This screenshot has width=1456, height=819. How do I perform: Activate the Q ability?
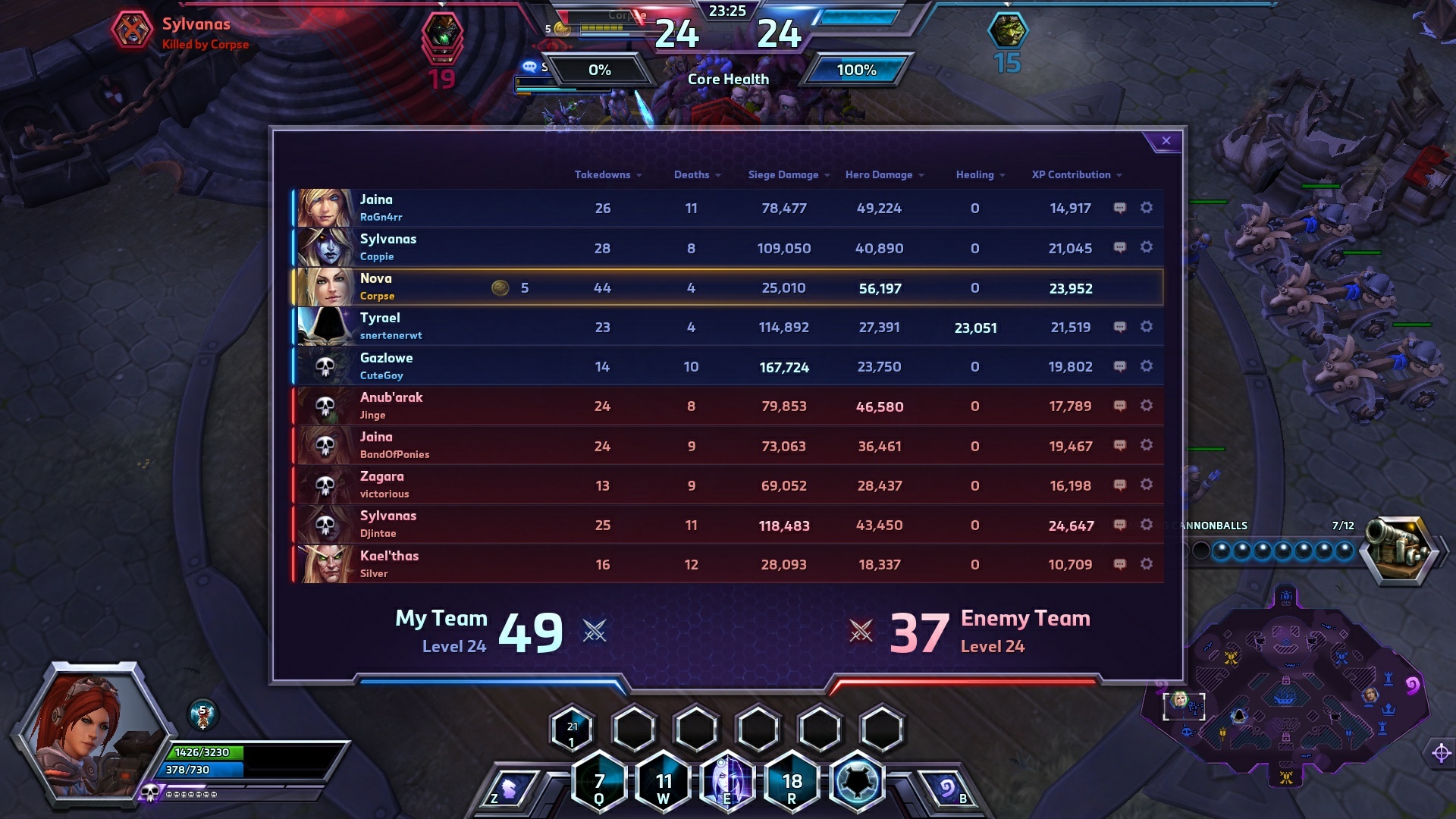pos(599,783)
